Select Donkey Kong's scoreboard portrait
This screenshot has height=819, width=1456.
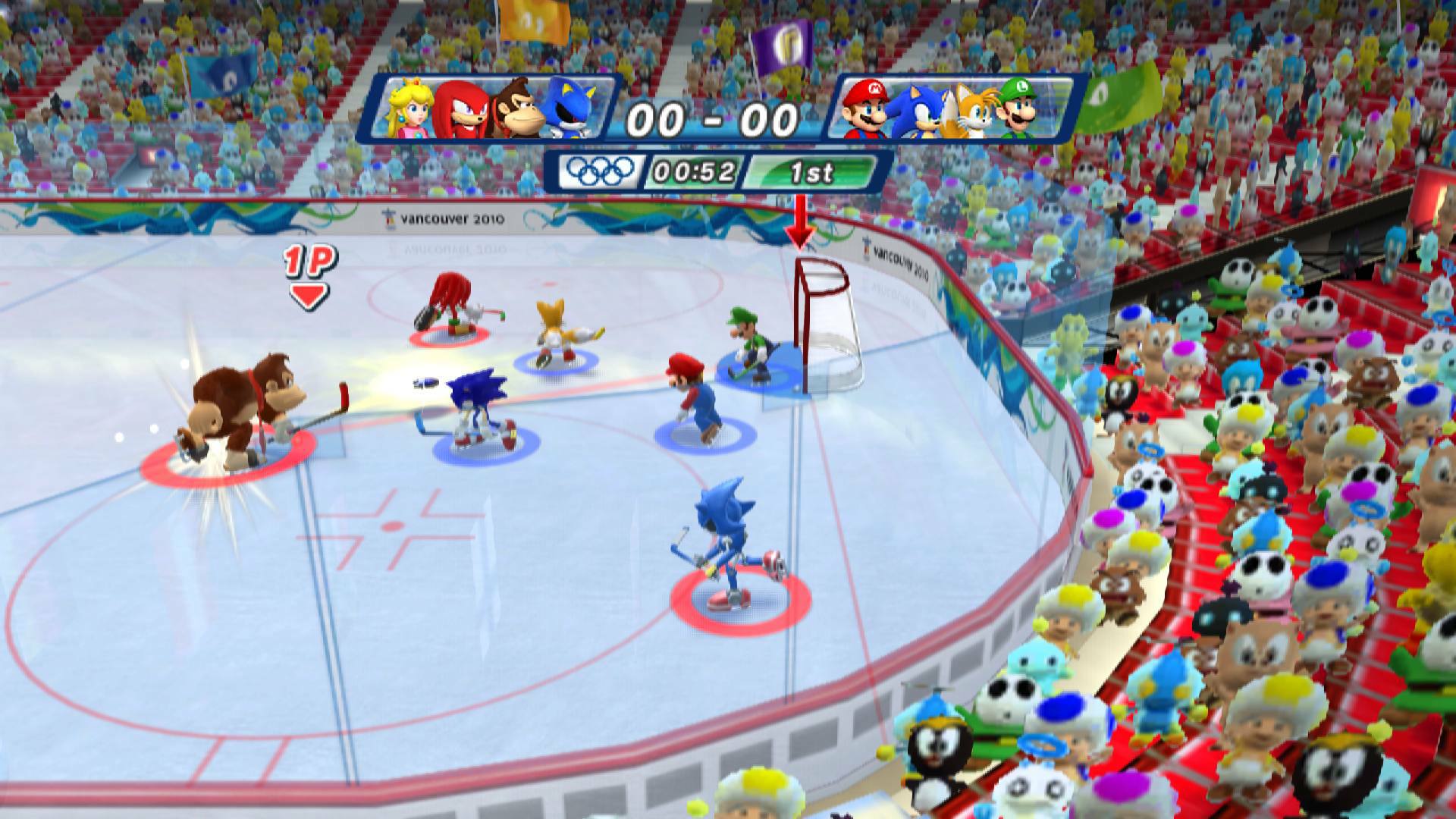(520, 111)
